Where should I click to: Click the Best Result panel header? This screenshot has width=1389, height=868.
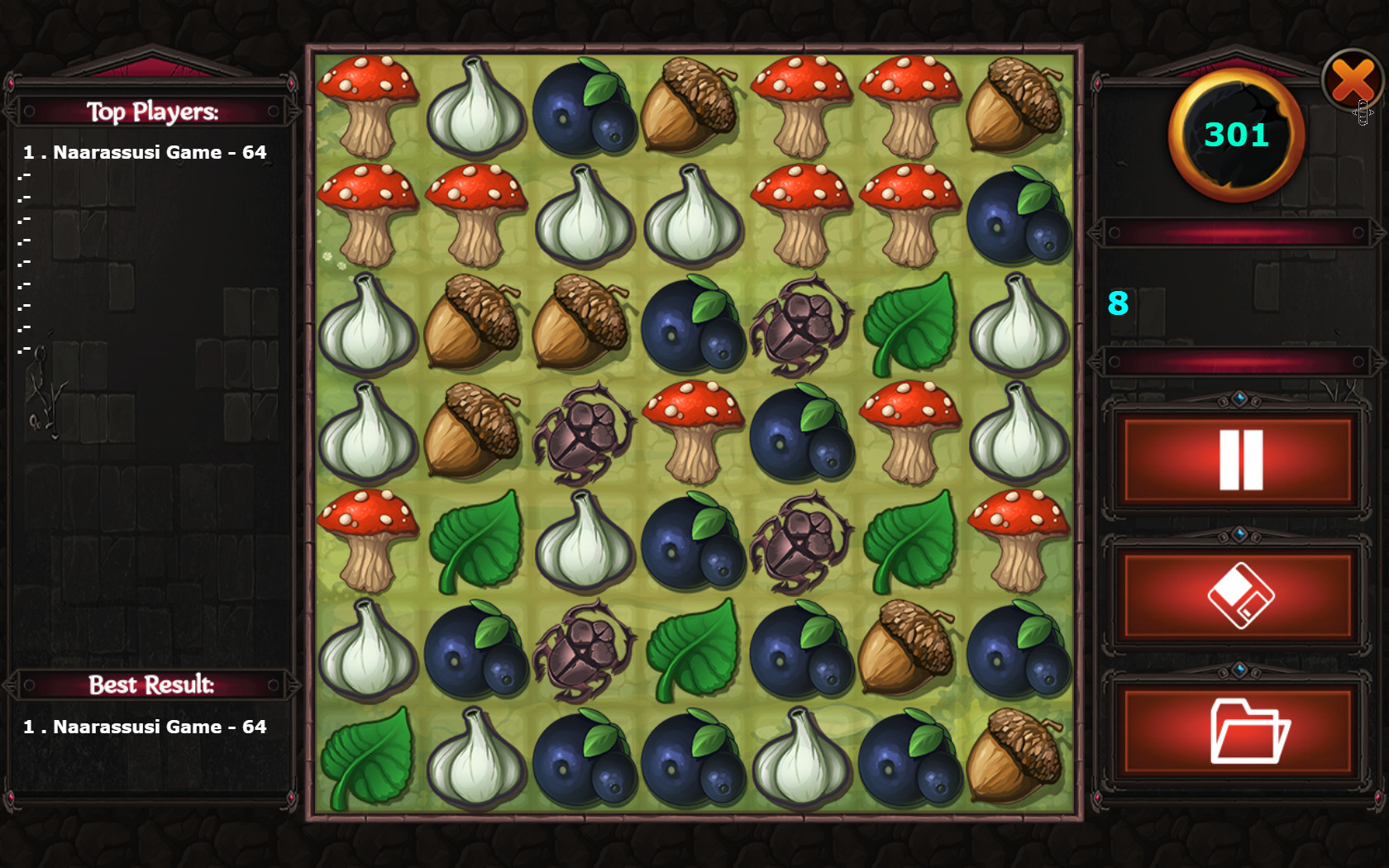click(x=153, y=684)
